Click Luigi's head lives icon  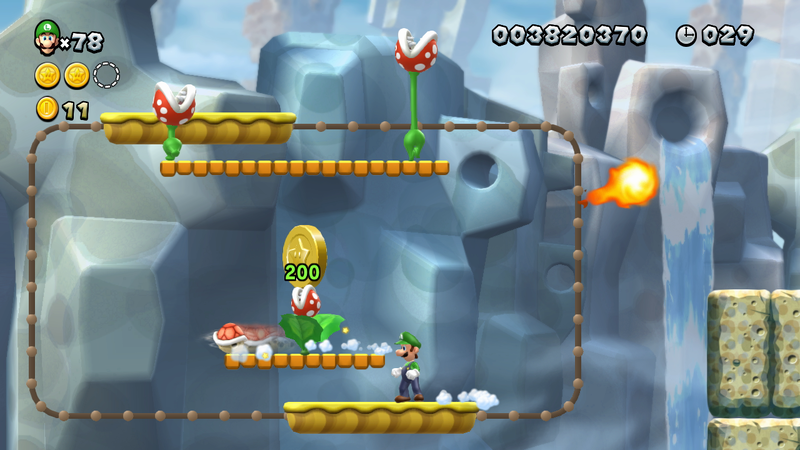pos(47,37)
